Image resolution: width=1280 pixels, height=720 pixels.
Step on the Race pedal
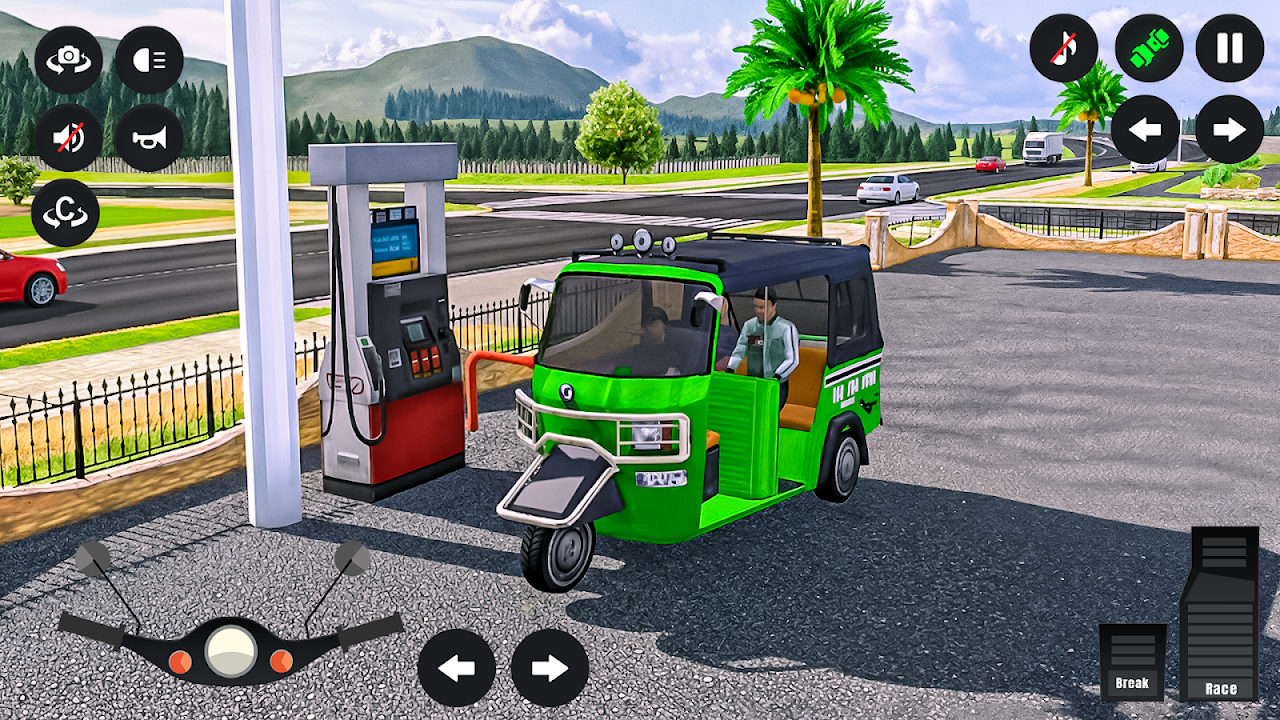tap(1219, 614)
